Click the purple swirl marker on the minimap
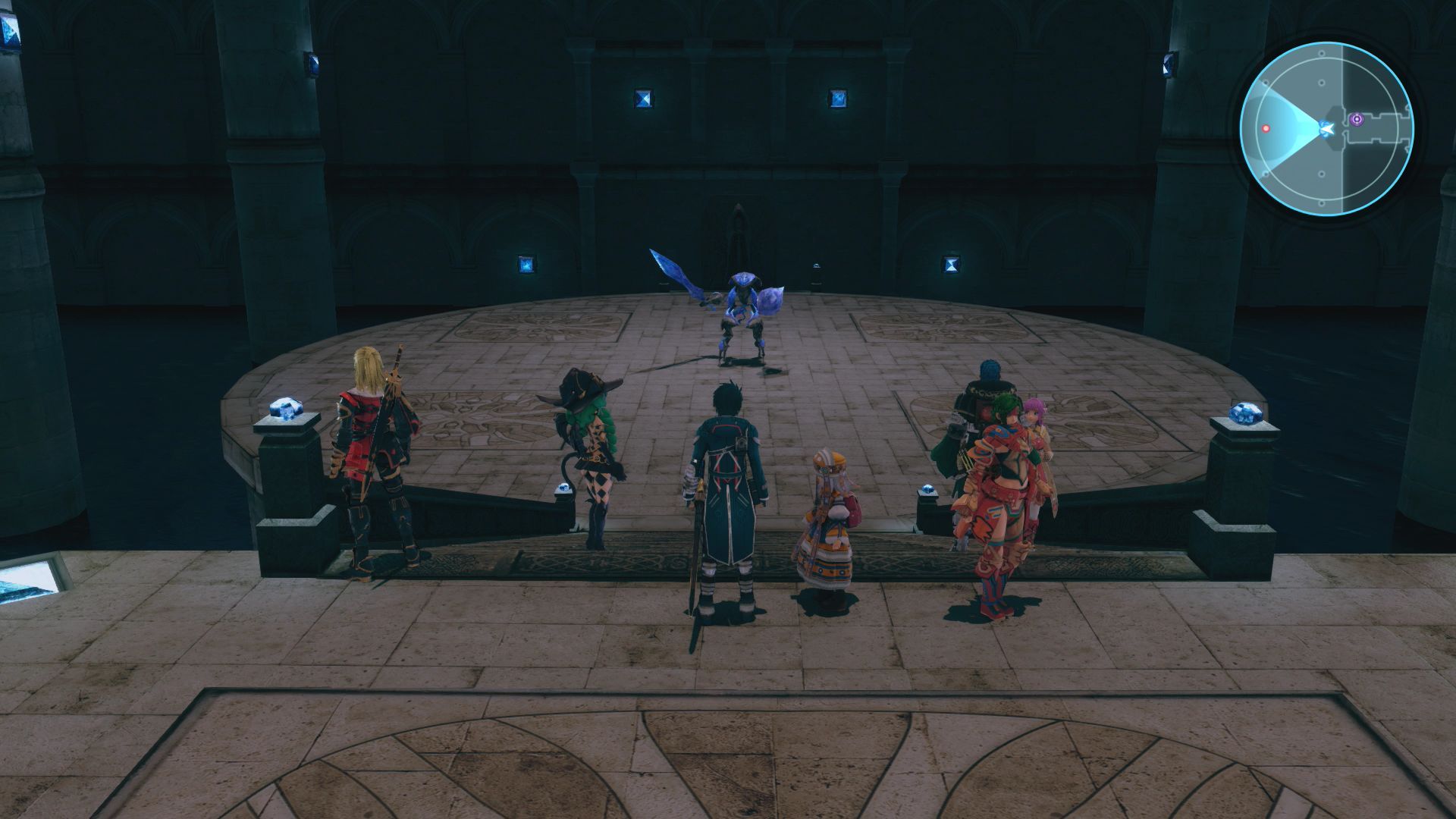The height and width of the screenshot is (819, 1456). (x=1355, y=119)
